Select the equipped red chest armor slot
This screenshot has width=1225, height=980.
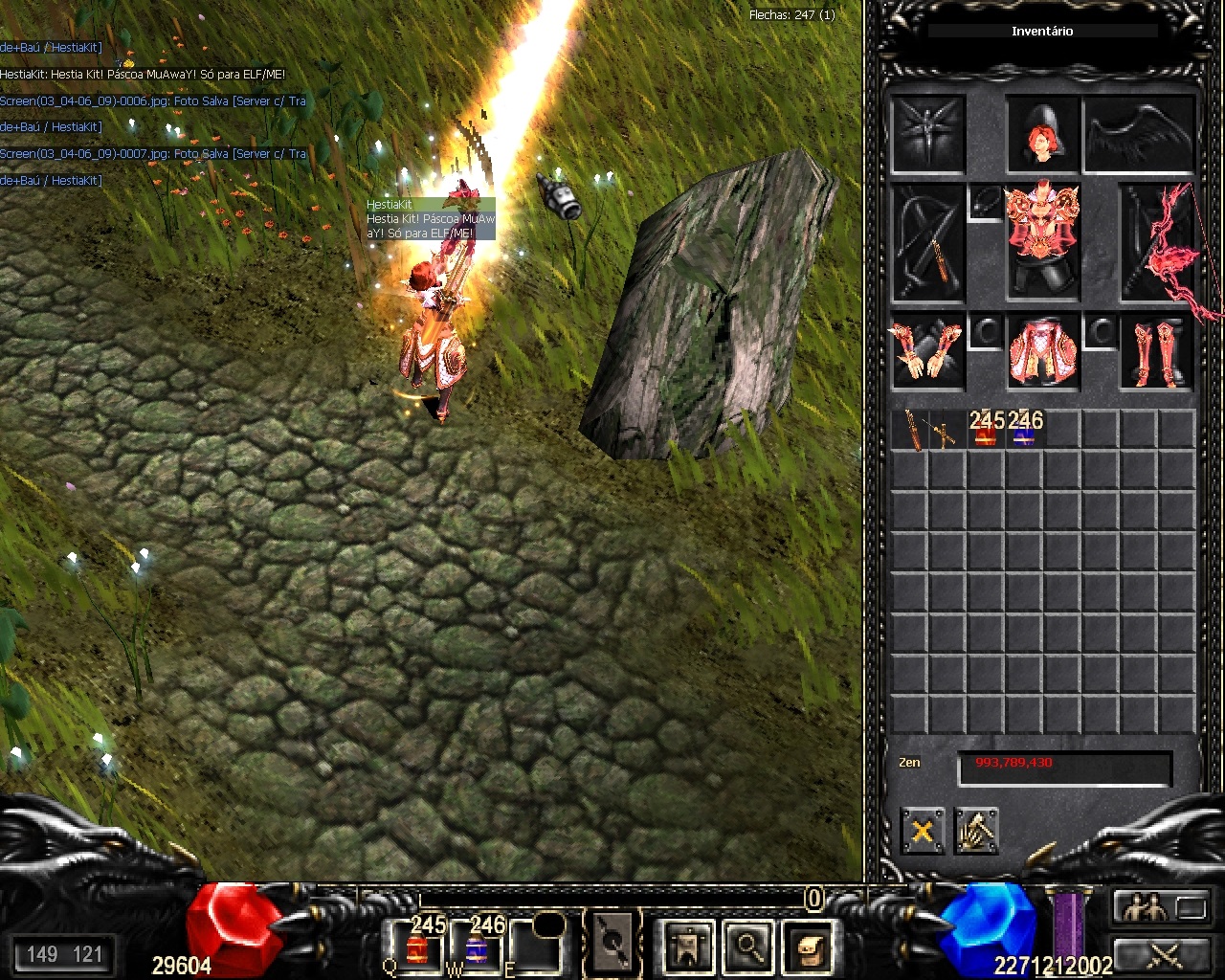1042,233
